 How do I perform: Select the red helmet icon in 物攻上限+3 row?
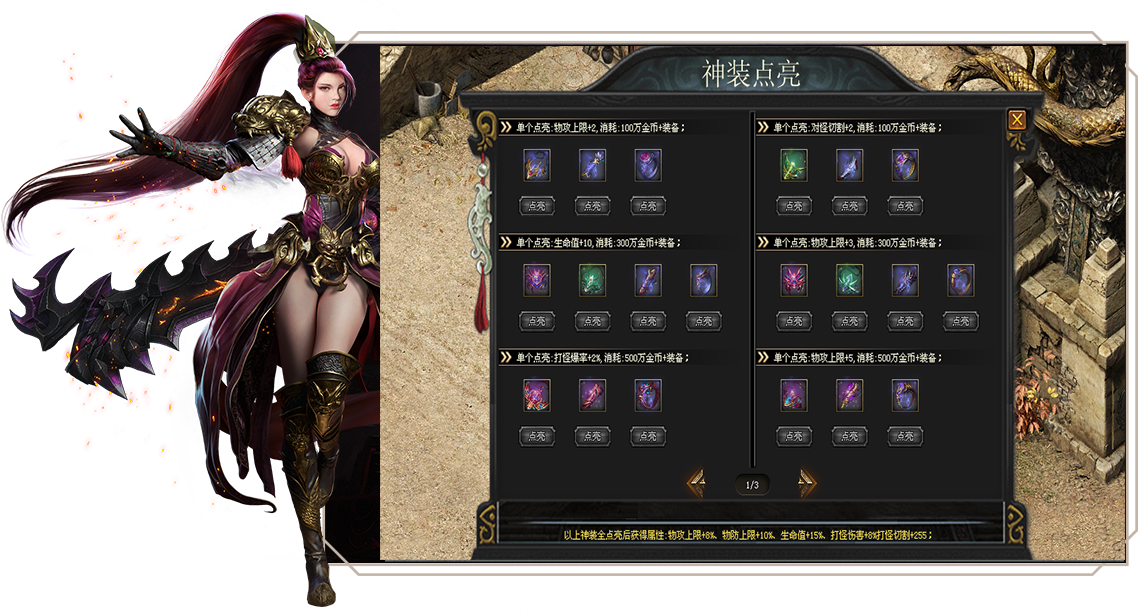click(794, 281)
